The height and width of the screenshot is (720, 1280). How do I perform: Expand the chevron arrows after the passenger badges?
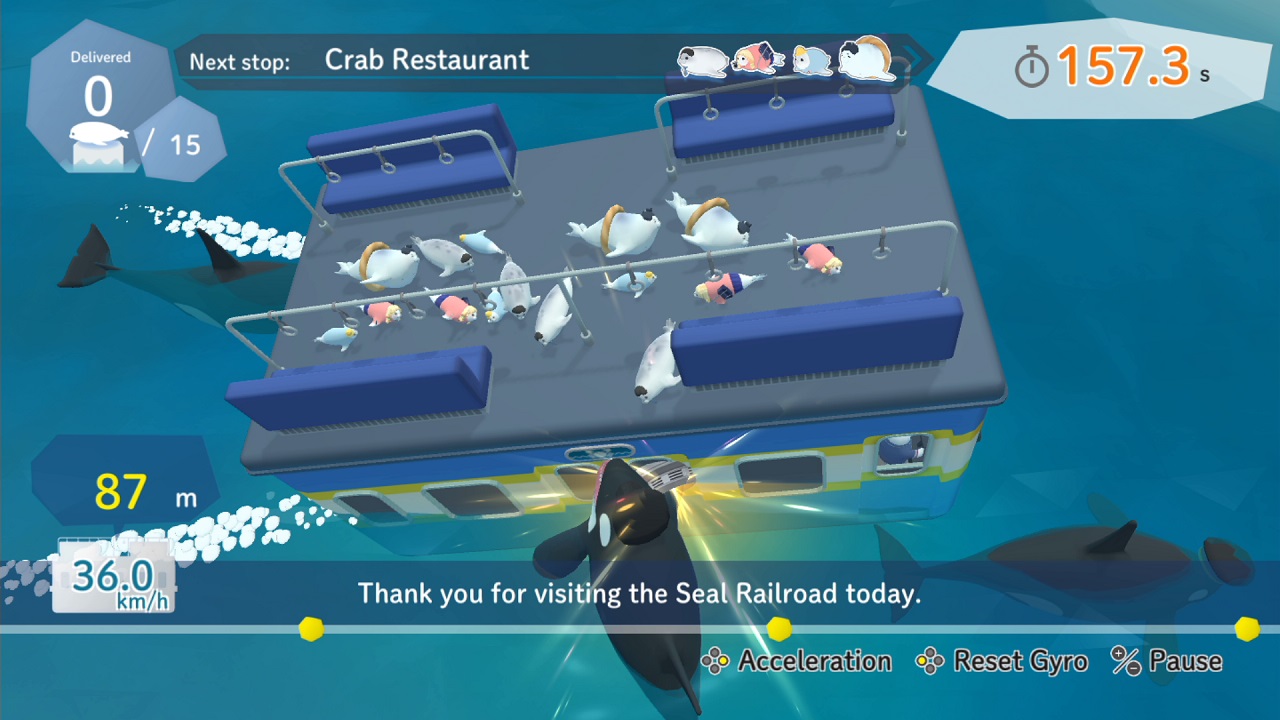tap(912, 61)
